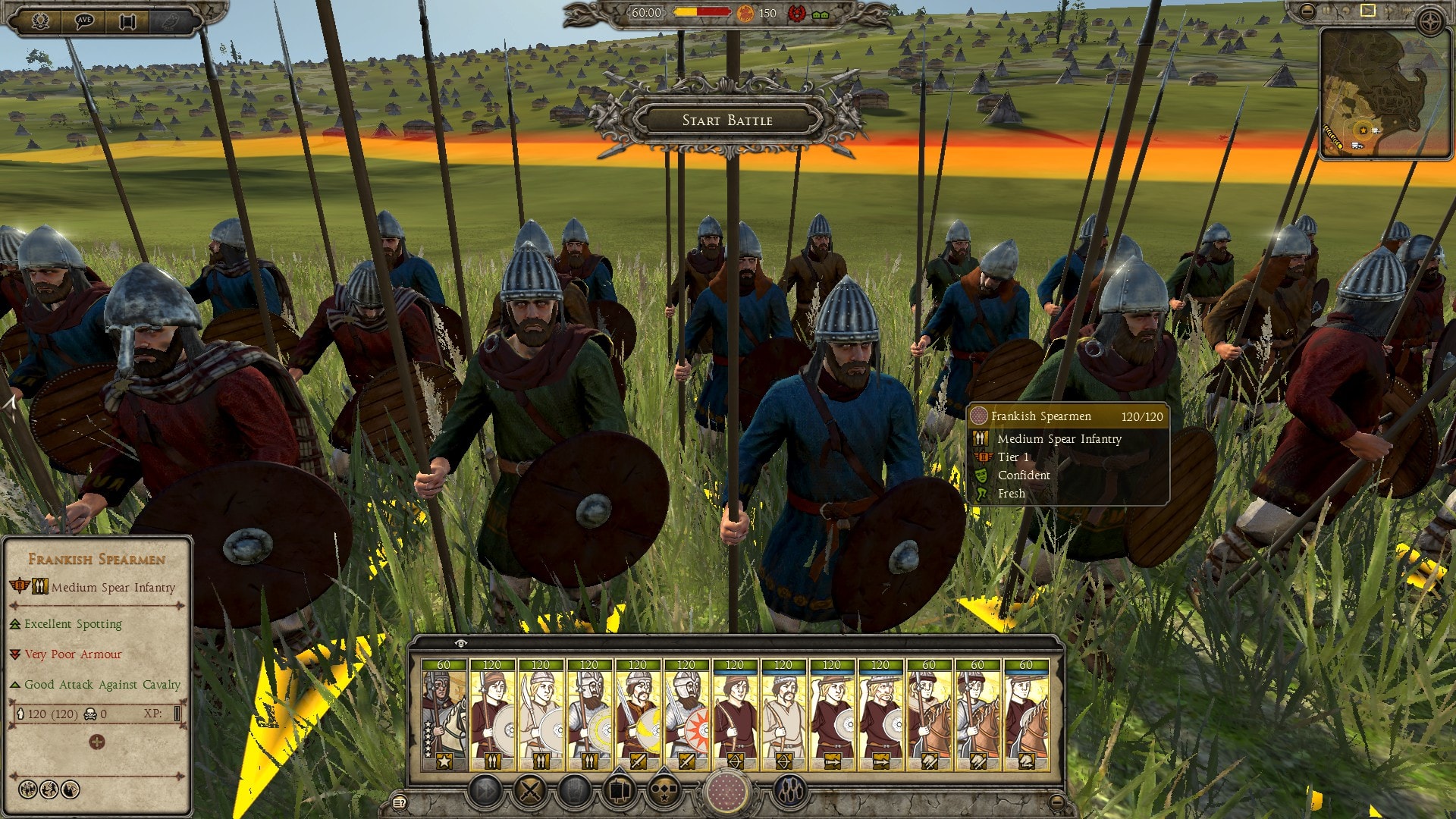Open the laurel wreath menu icon
Image resolution: width=1456 pixels, height=819 pixels.
pos(41,21)
